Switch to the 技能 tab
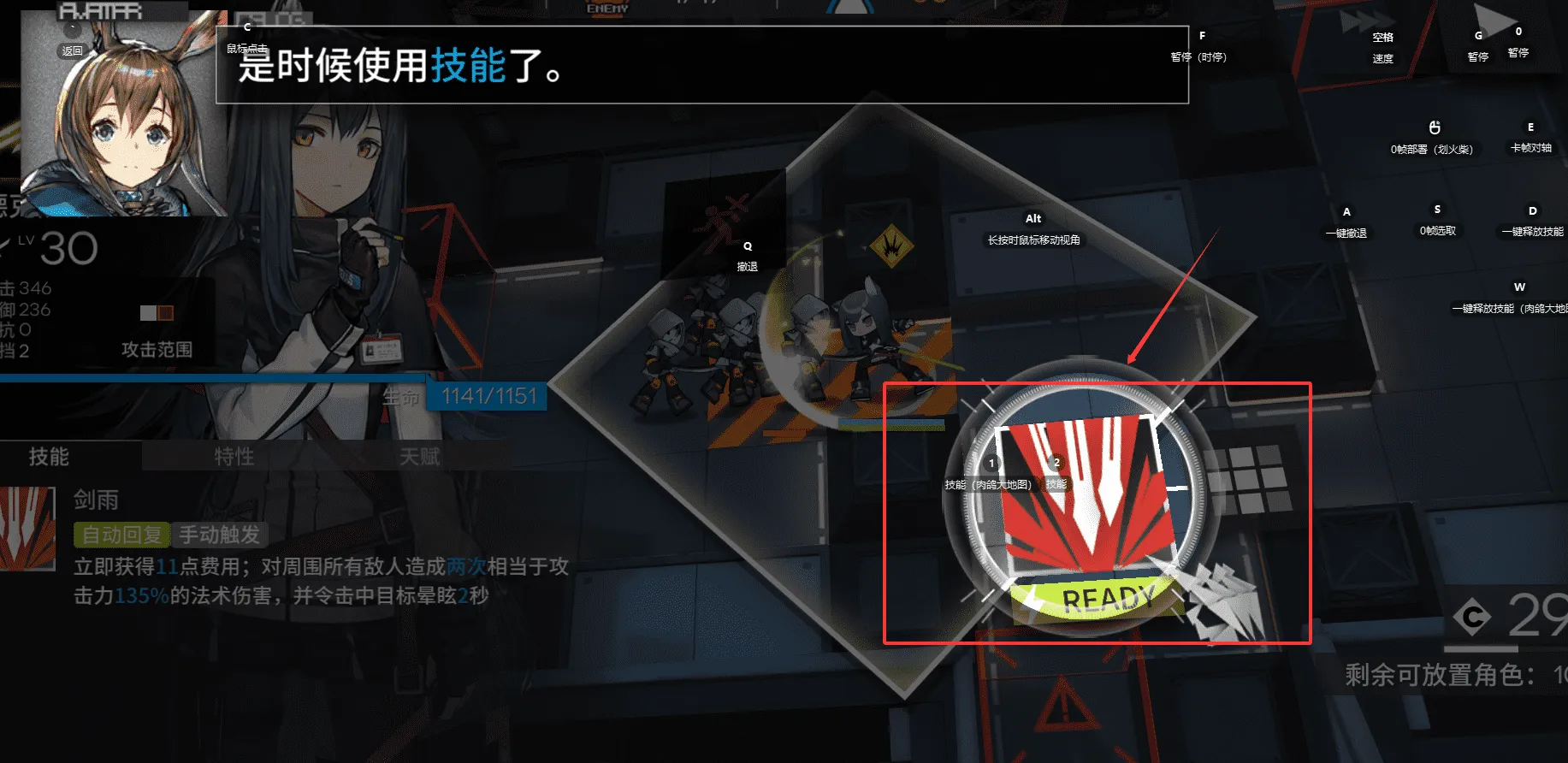The width and height of the screenshot is (1568, 763). [x=50, y=457]
